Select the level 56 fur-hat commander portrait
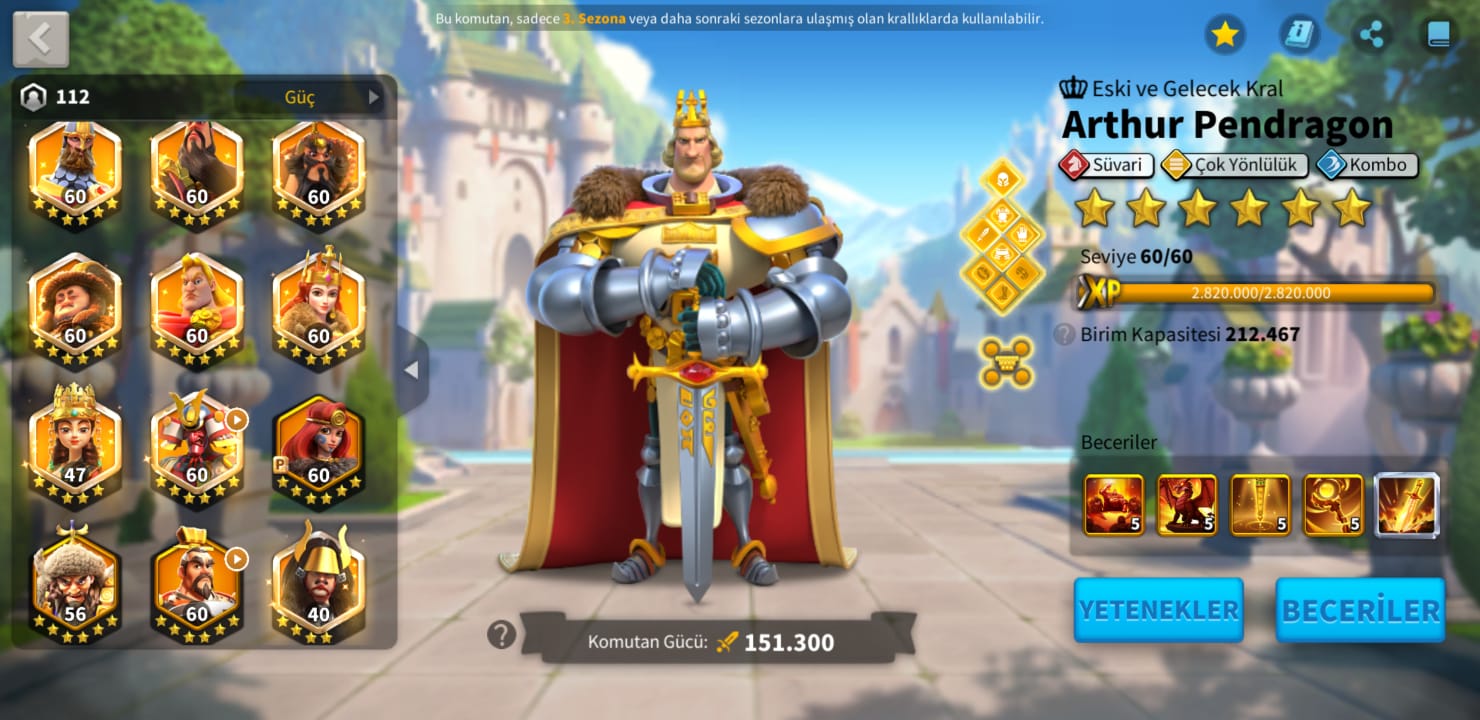1480x720 pixels. point(75,582)
